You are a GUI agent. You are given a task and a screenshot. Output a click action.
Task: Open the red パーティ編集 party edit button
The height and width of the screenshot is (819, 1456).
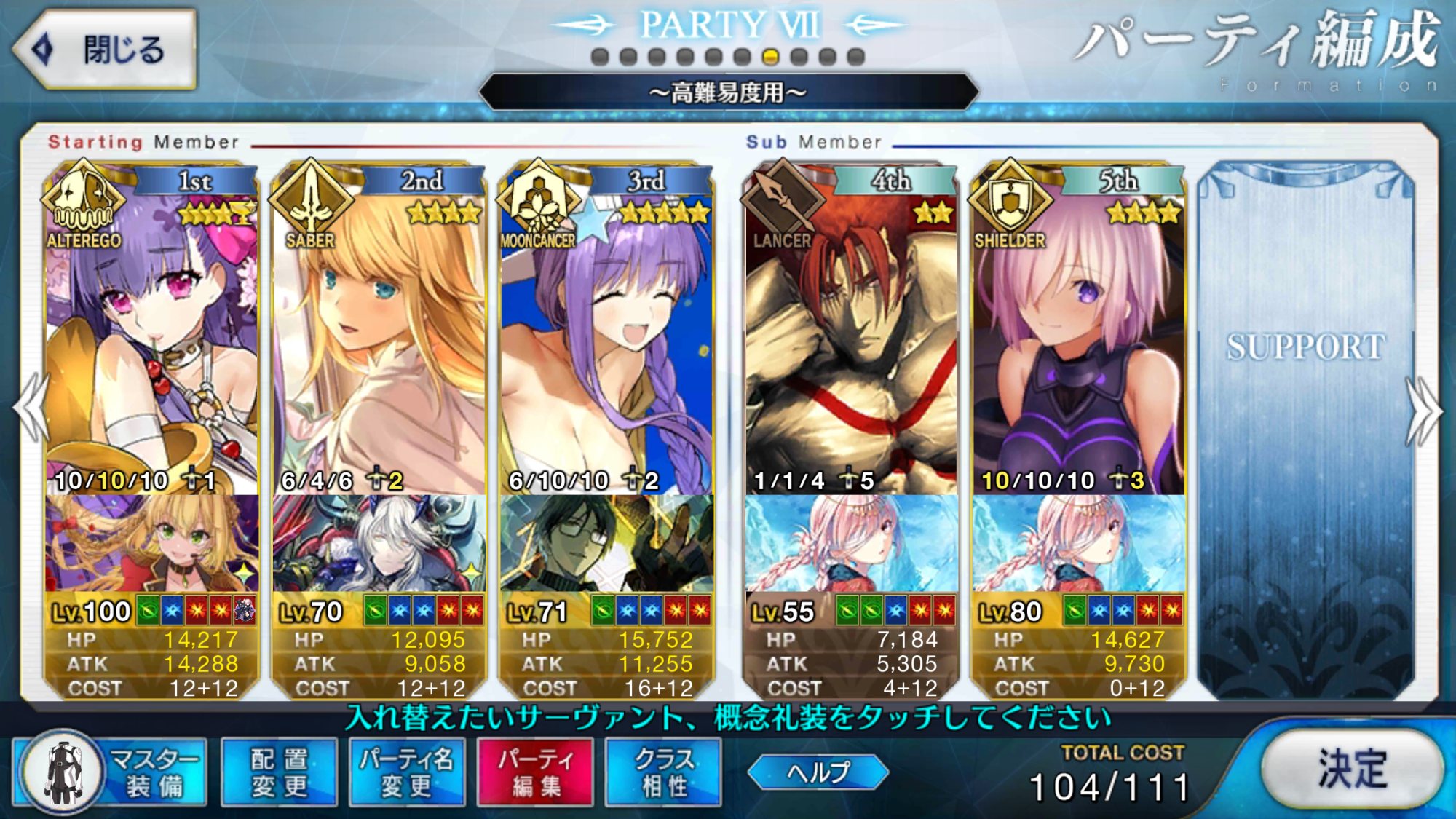(535, 772)
